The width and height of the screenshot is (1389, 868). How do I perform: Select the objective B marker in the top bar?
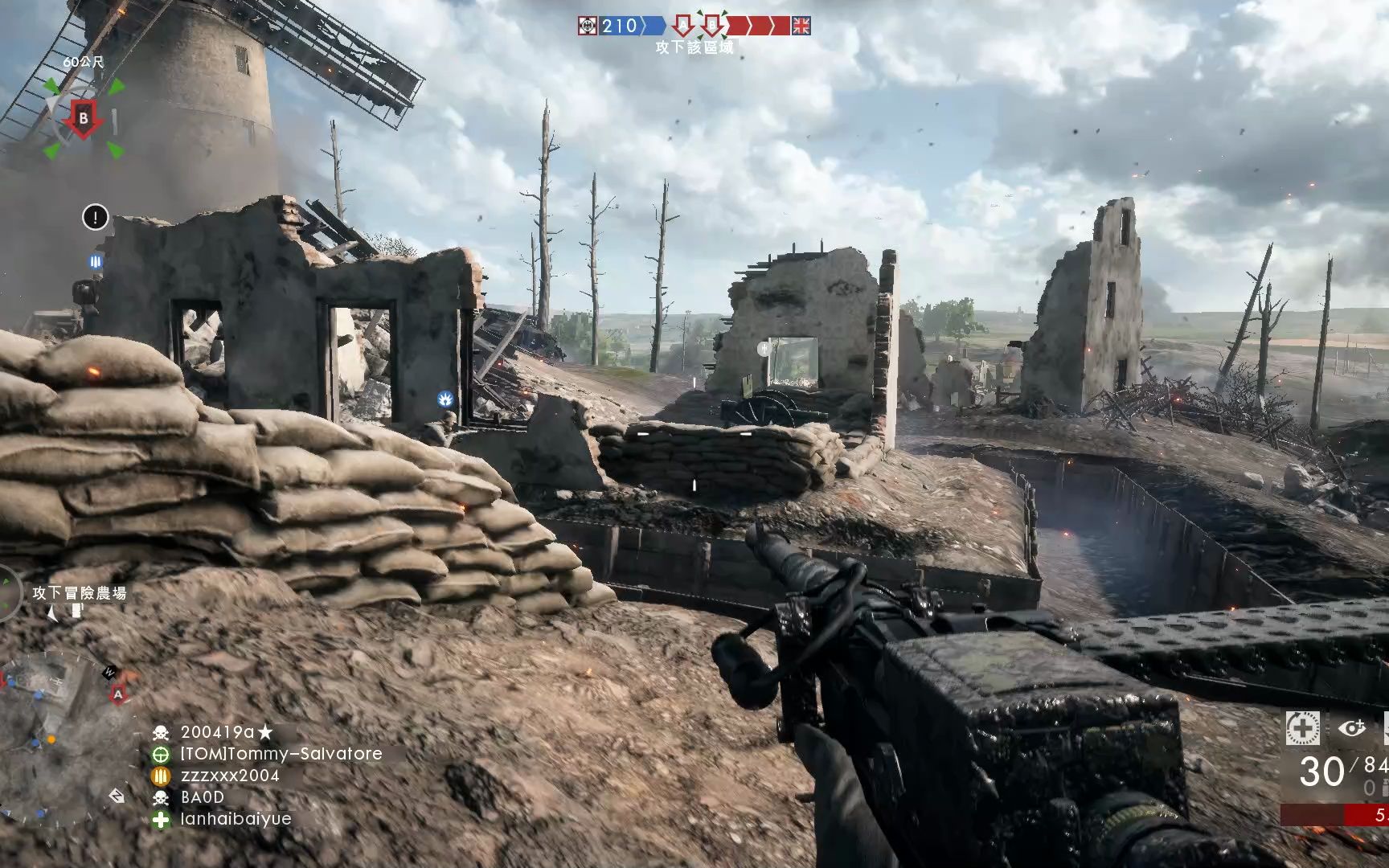[x=711, y=26]
